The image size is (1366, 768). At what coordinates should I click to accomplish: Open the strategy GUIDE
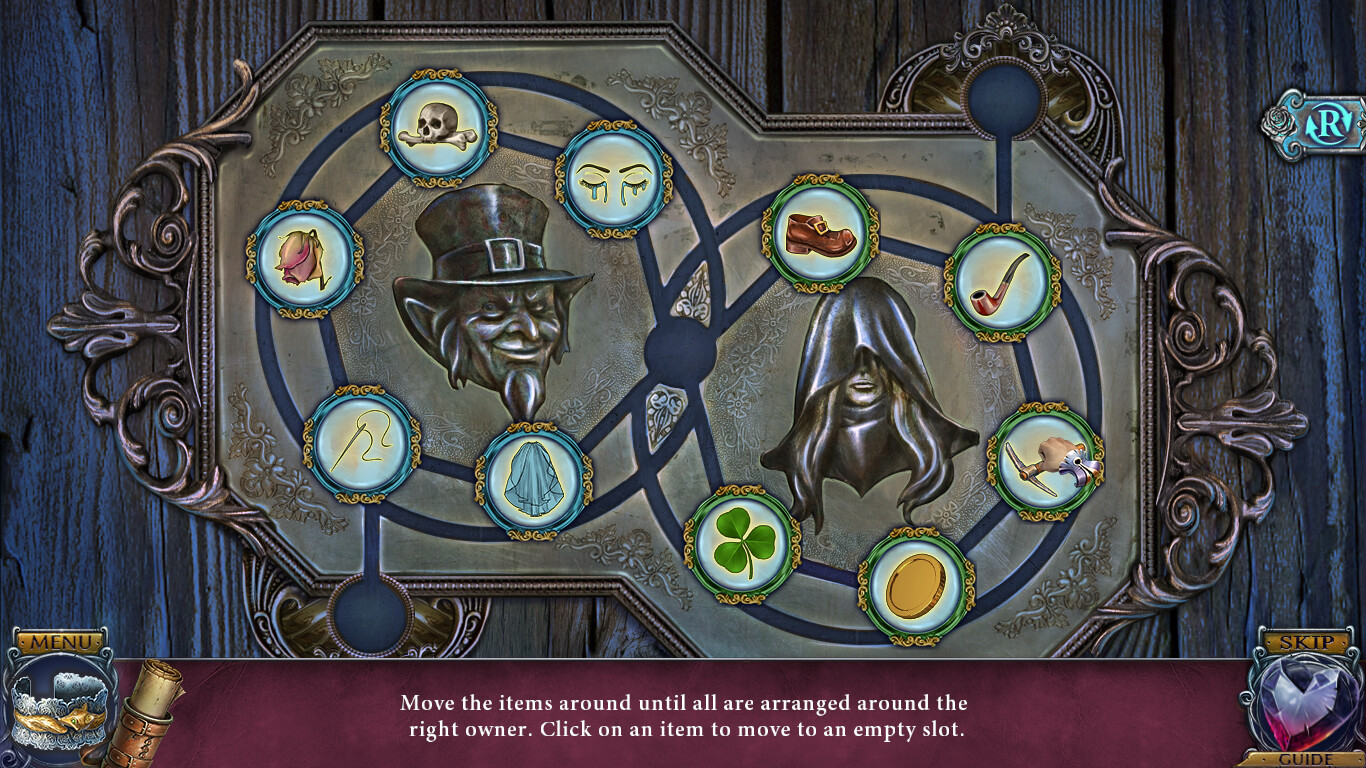pyautogui.click(x=1306, y=759)
